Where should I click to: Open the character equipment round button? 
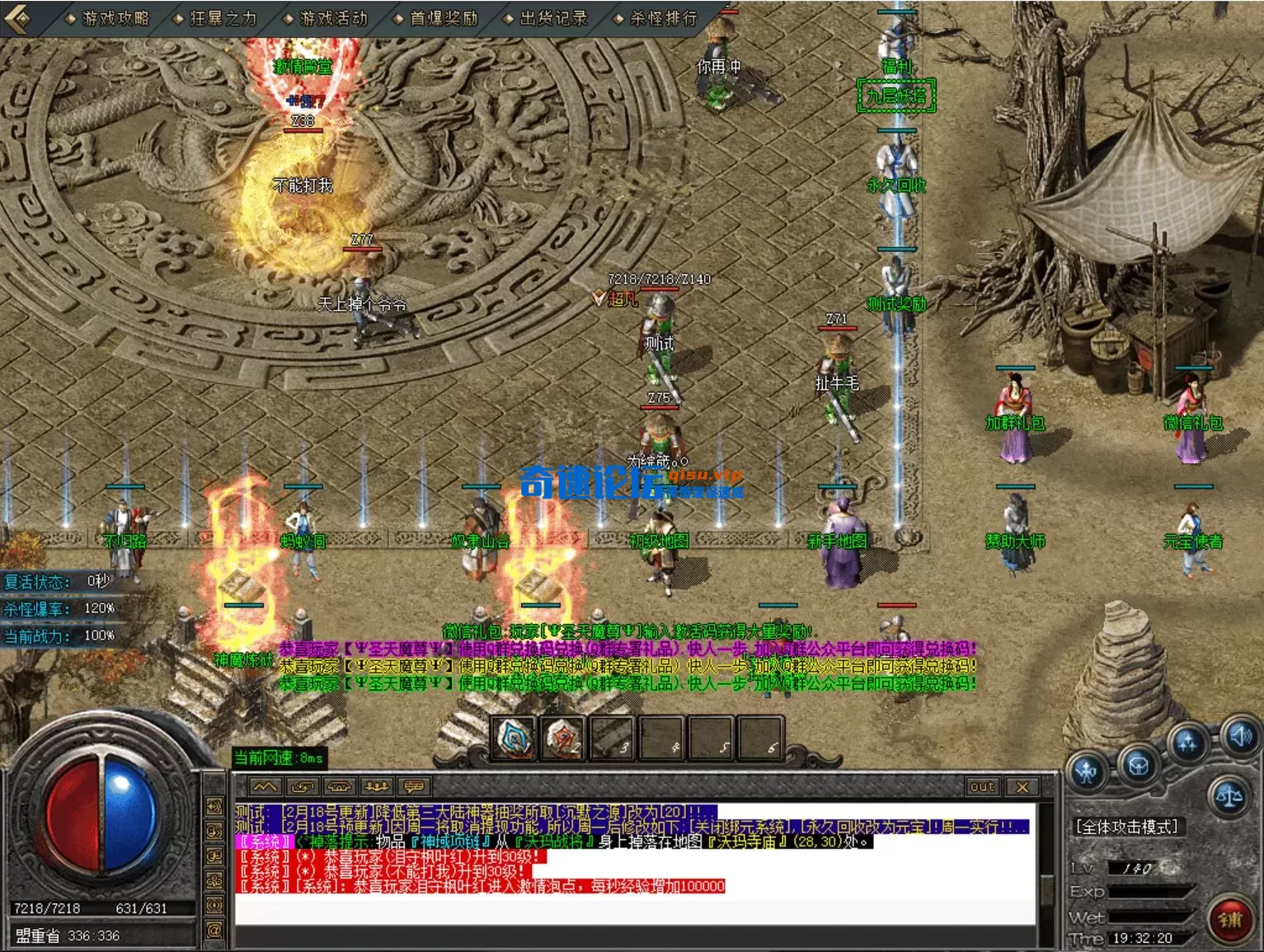pyautogui.click(x=1088, y=772)
